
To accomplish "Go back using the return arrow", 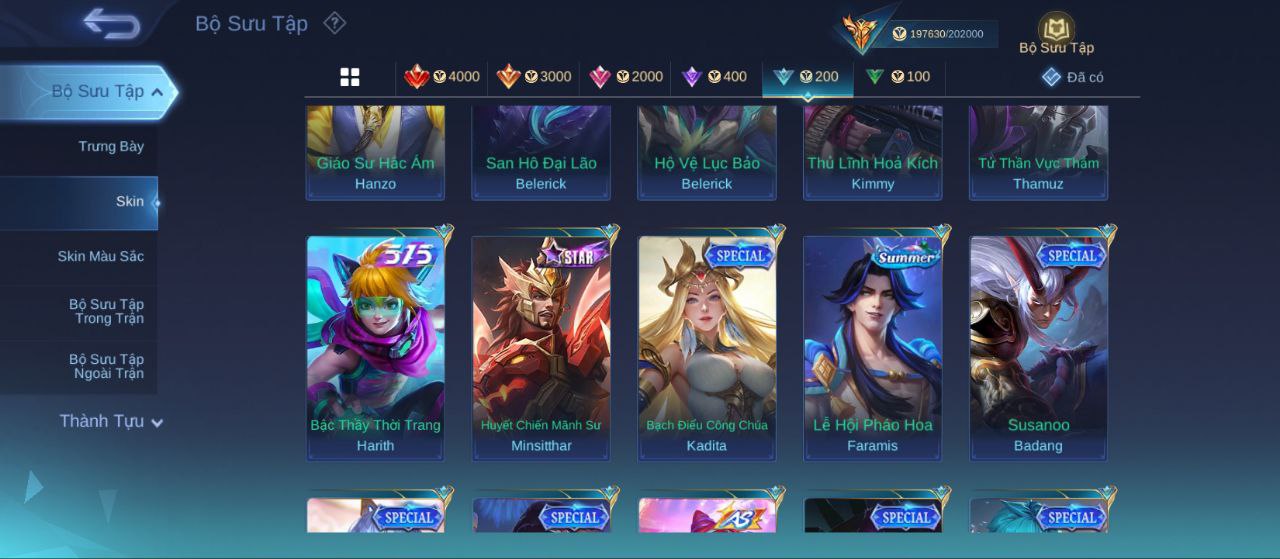I will [111, 23].
